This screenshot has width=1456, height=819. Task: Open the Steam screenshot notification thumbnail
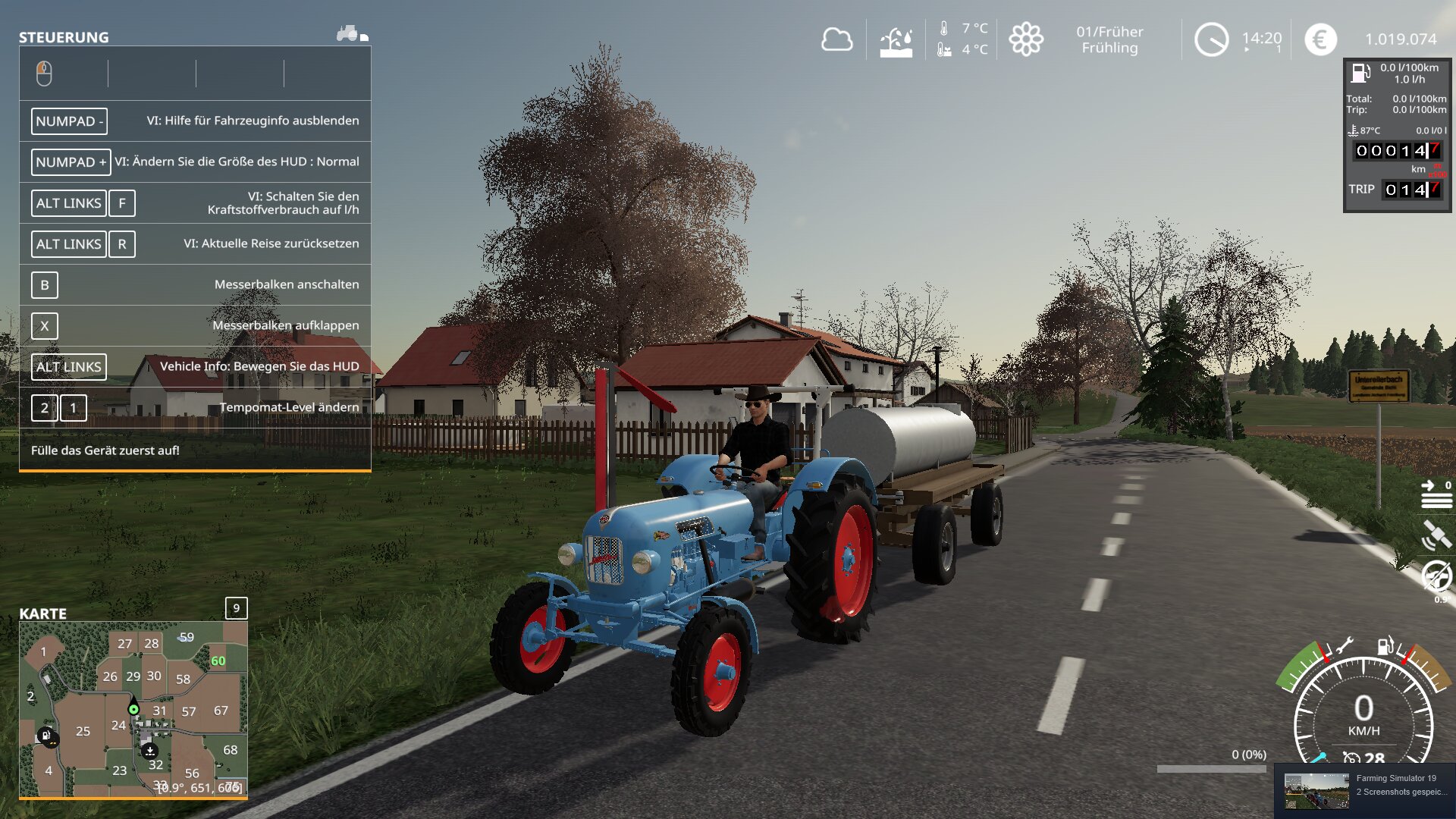coord(1316,791)
